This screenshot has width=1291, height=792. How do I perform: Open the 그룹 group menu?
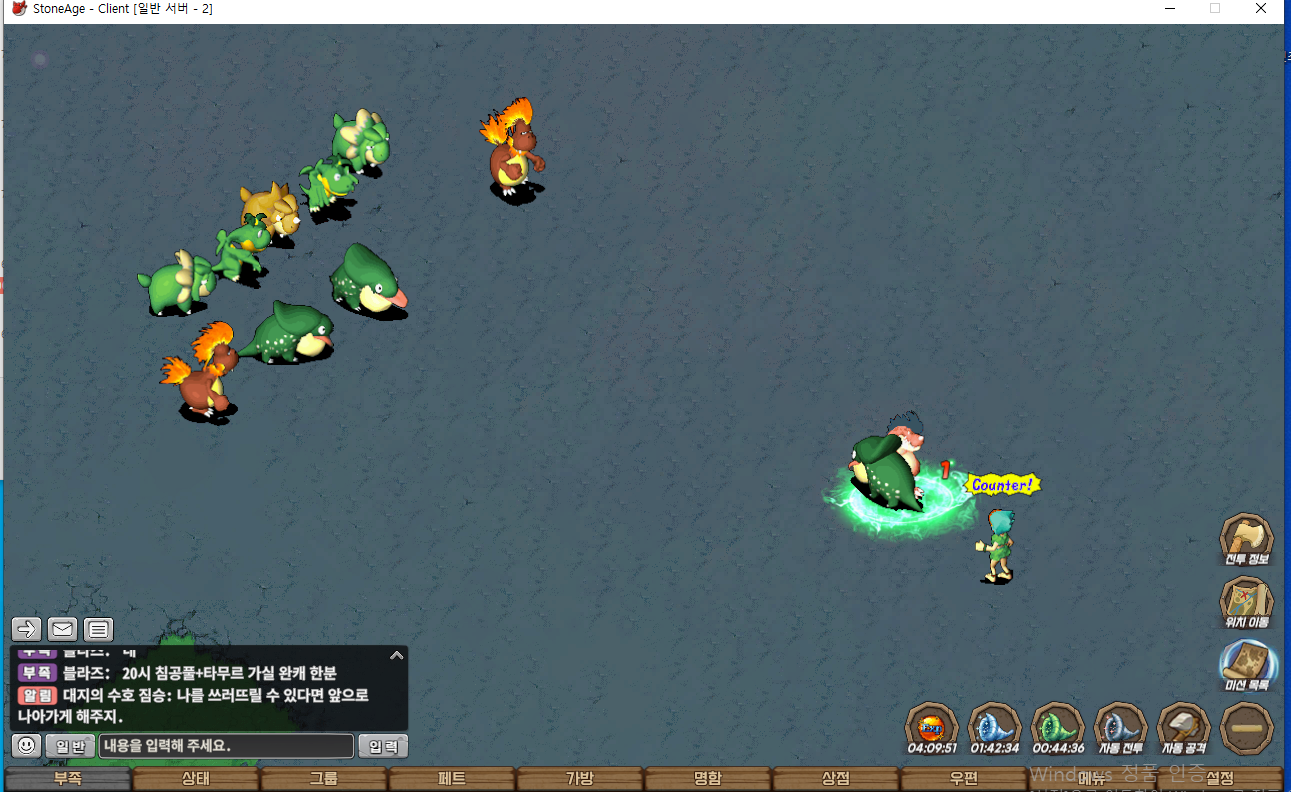coord(324,779)
